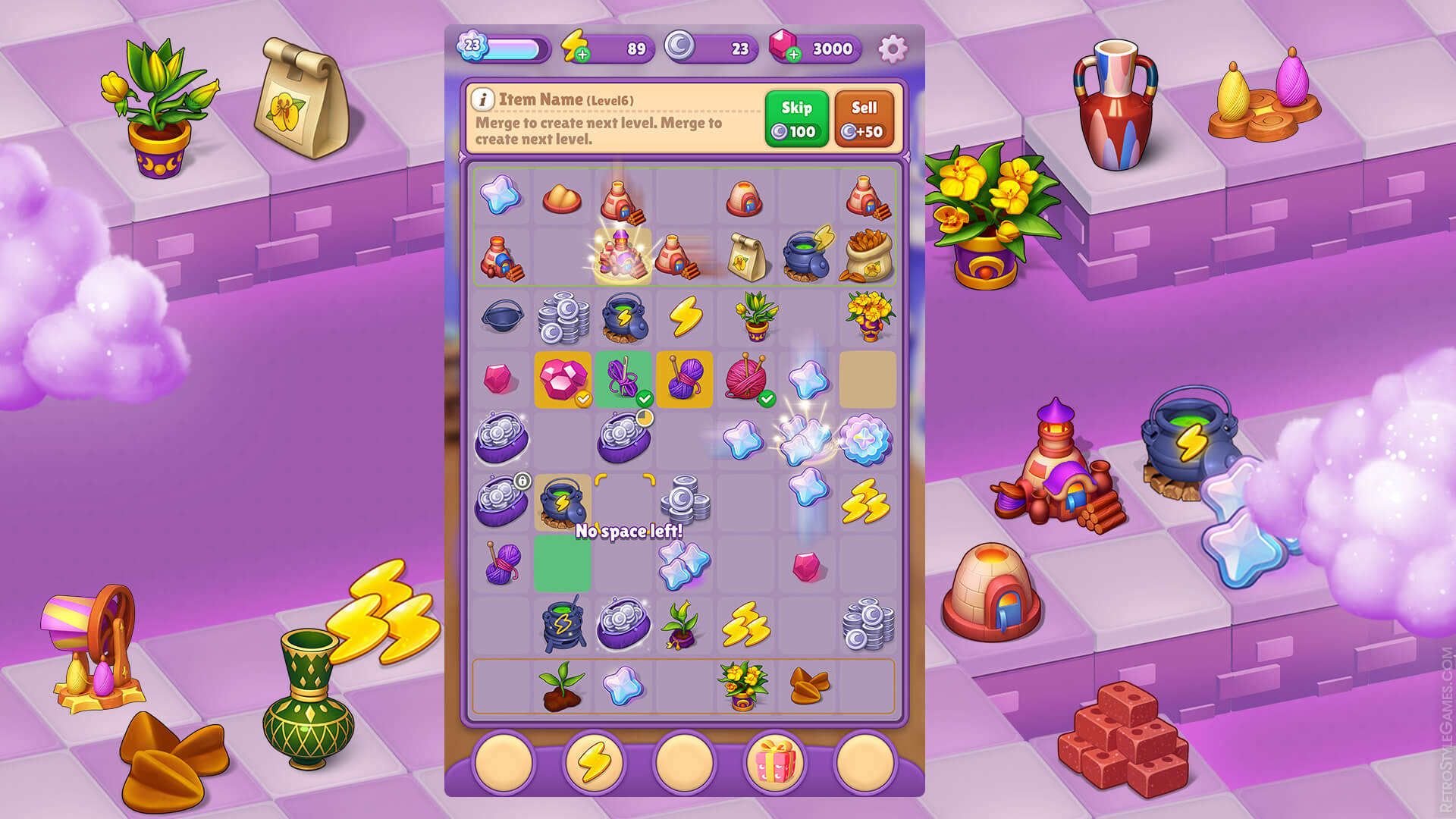Select the checkmark beneath the purple needles
Image resolution: width=1456 pixels, height=819 pixels.
(645, 397)
